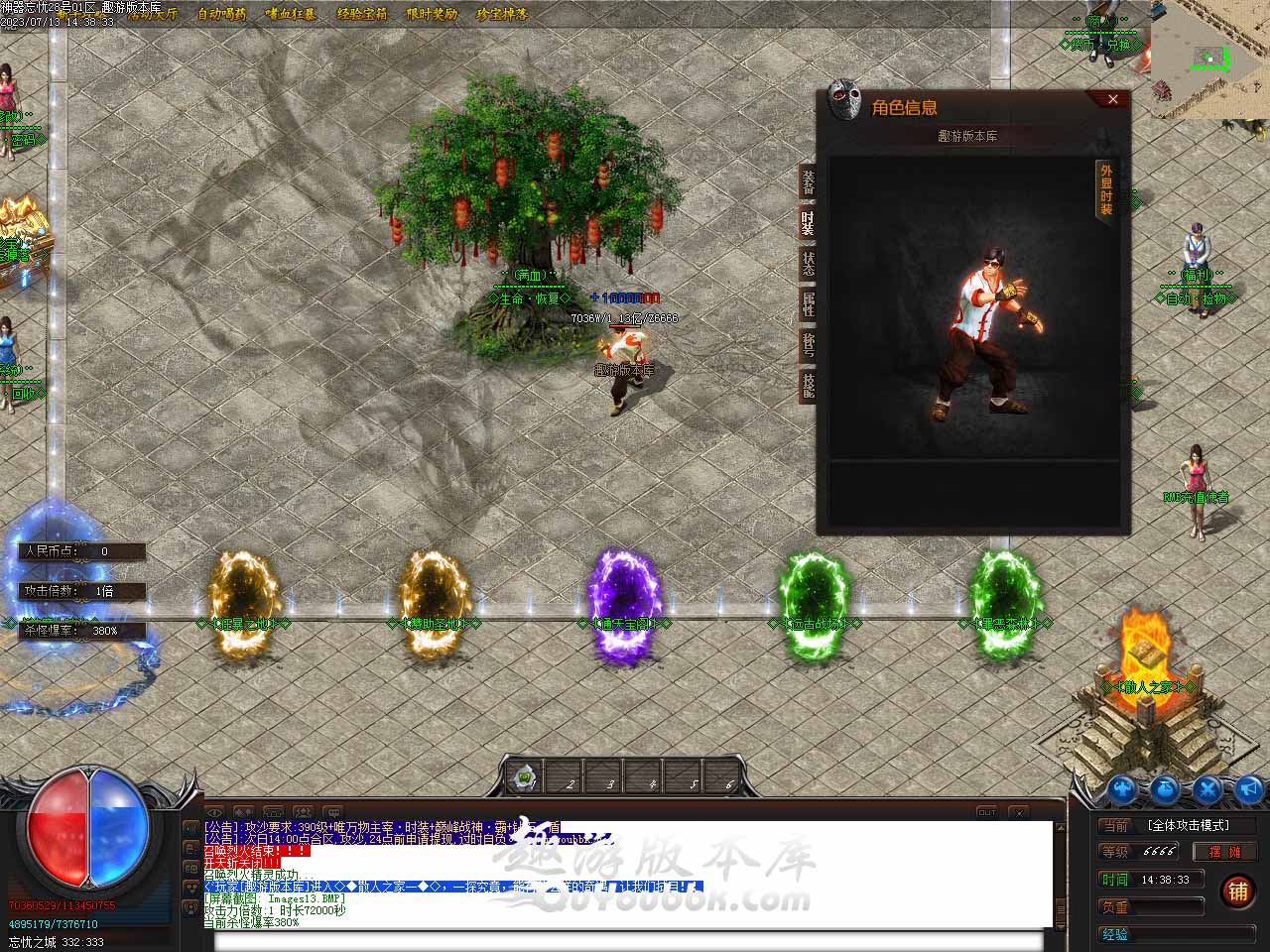Screen dimensions: 1270x952
Task: Open the minimap in the corner
Action: tap(1210, 58)
